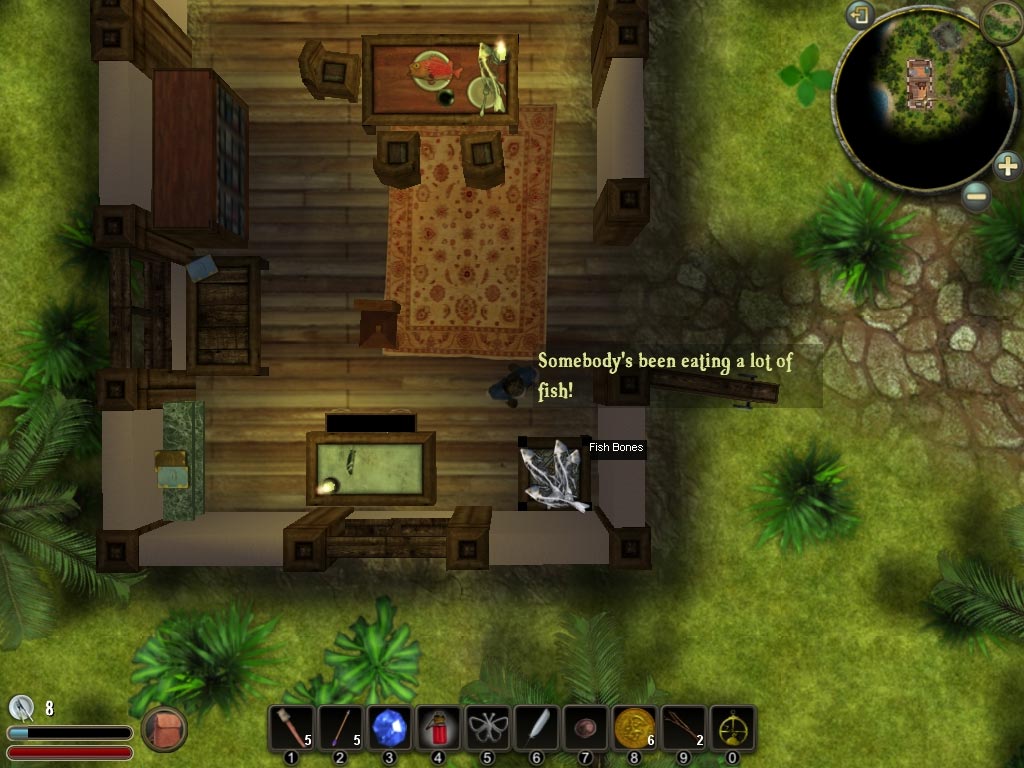
Task: Select the gold coin slot
Action: tap(634, 727)
